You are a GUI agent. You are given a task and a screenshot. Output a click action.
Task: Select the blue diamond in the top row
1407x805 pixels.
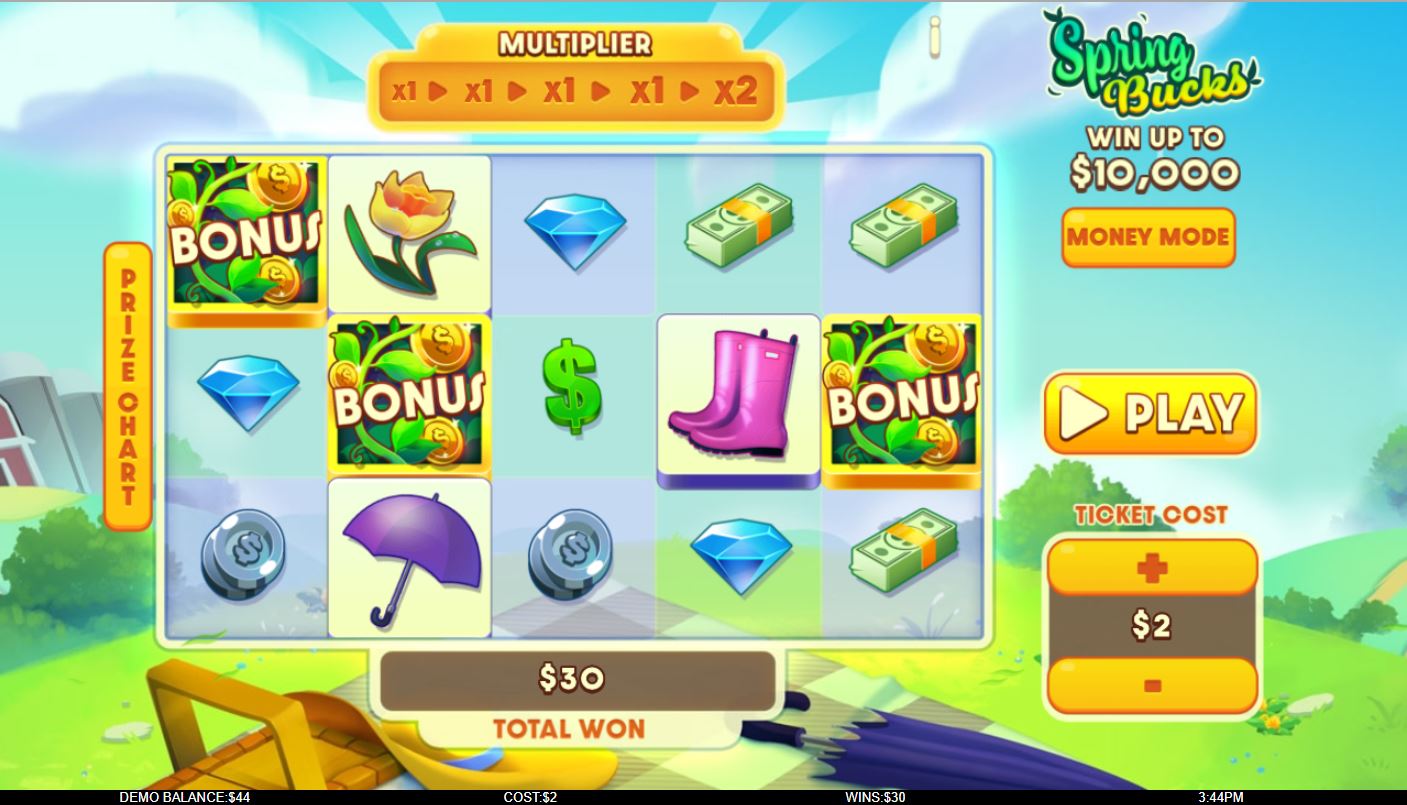(x=573, y=232)
